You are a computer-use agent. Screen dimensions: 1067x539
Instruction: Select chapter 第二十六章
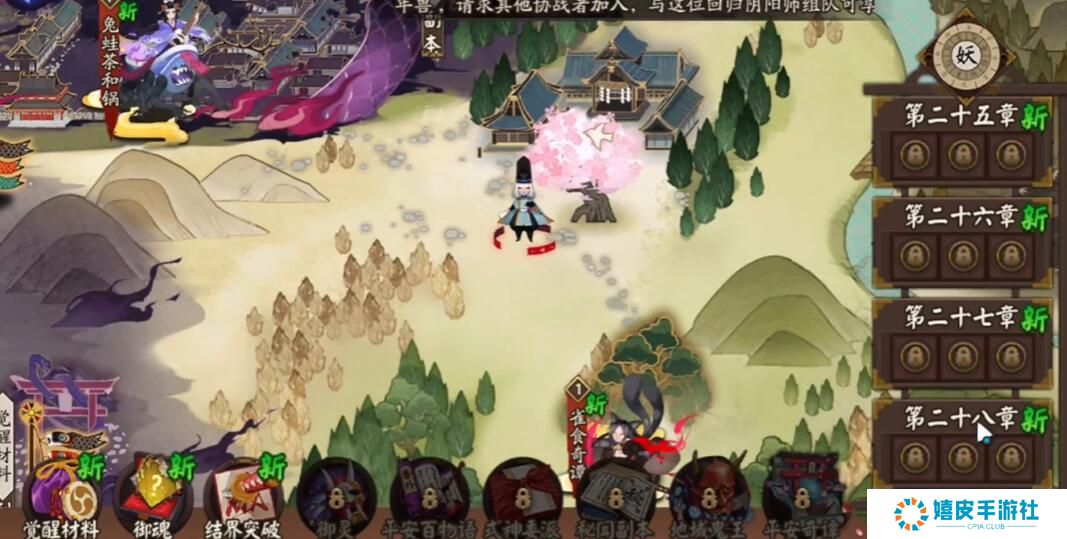pyautogui.click(x=961, y=240)
